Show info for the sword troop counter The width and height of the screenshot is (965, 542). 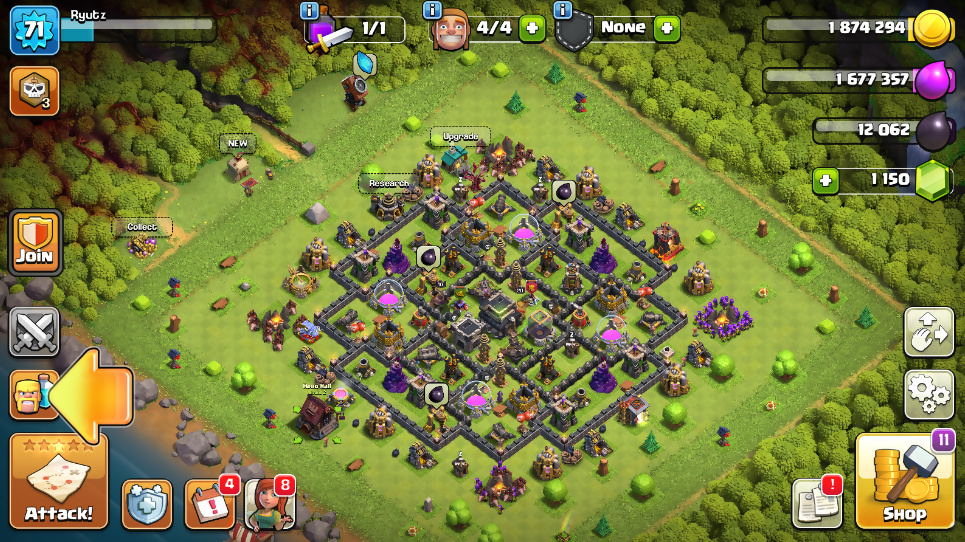click(x=310, y=10)
